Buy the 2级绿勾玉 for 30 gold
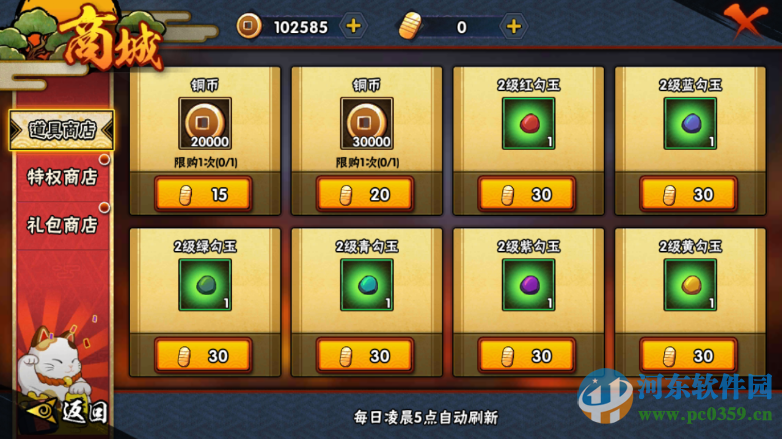The image size is (782, 439). coord(203,355)
